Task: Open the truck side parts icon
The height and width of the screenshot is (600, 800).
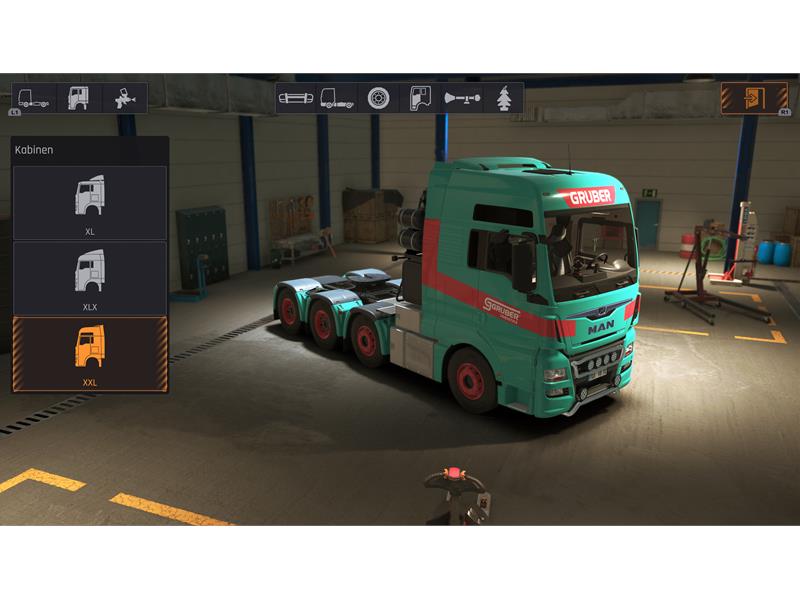Action: 336,98
